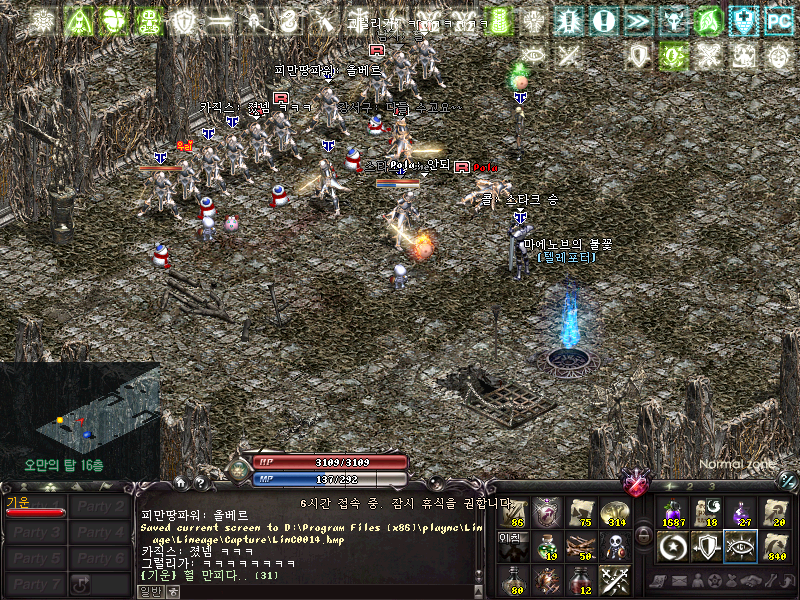Switch to hotbar page 2
Image resolution: width=800 pixels, height=600 pixels.
click(692, 486)
